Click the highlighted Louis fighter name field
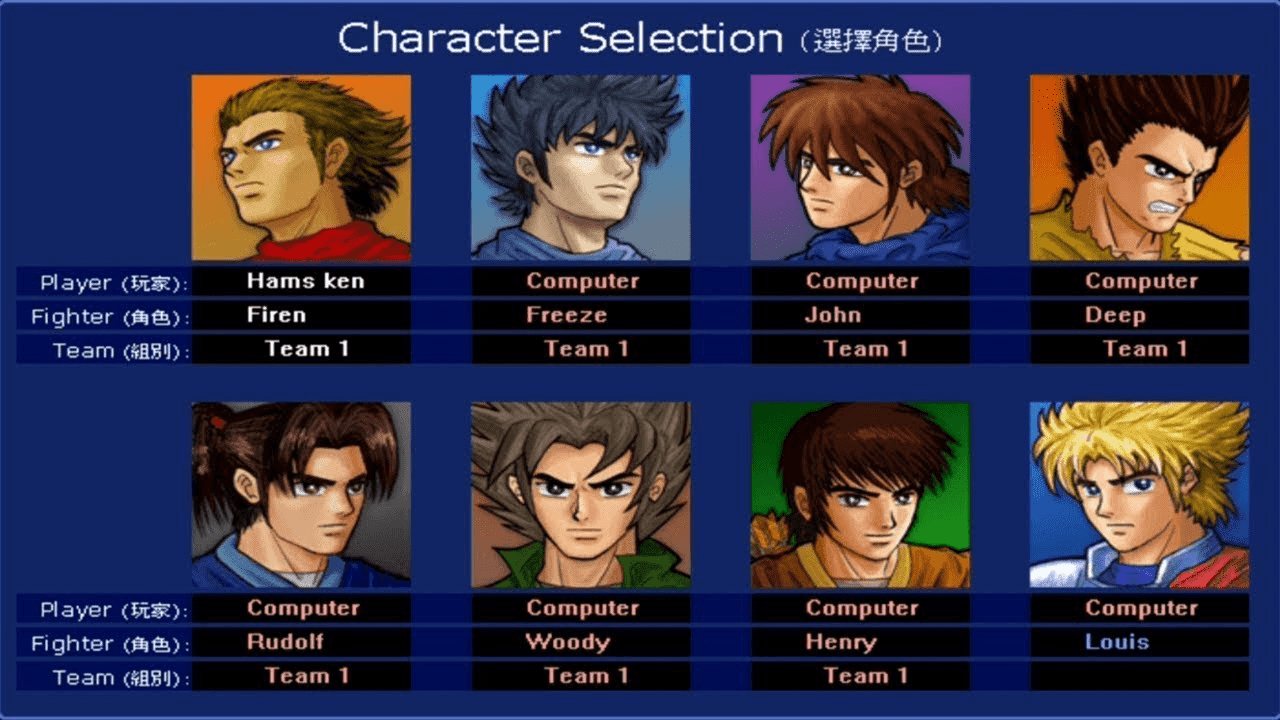This screenshot has width=1280, height=720. (1139, 642)
